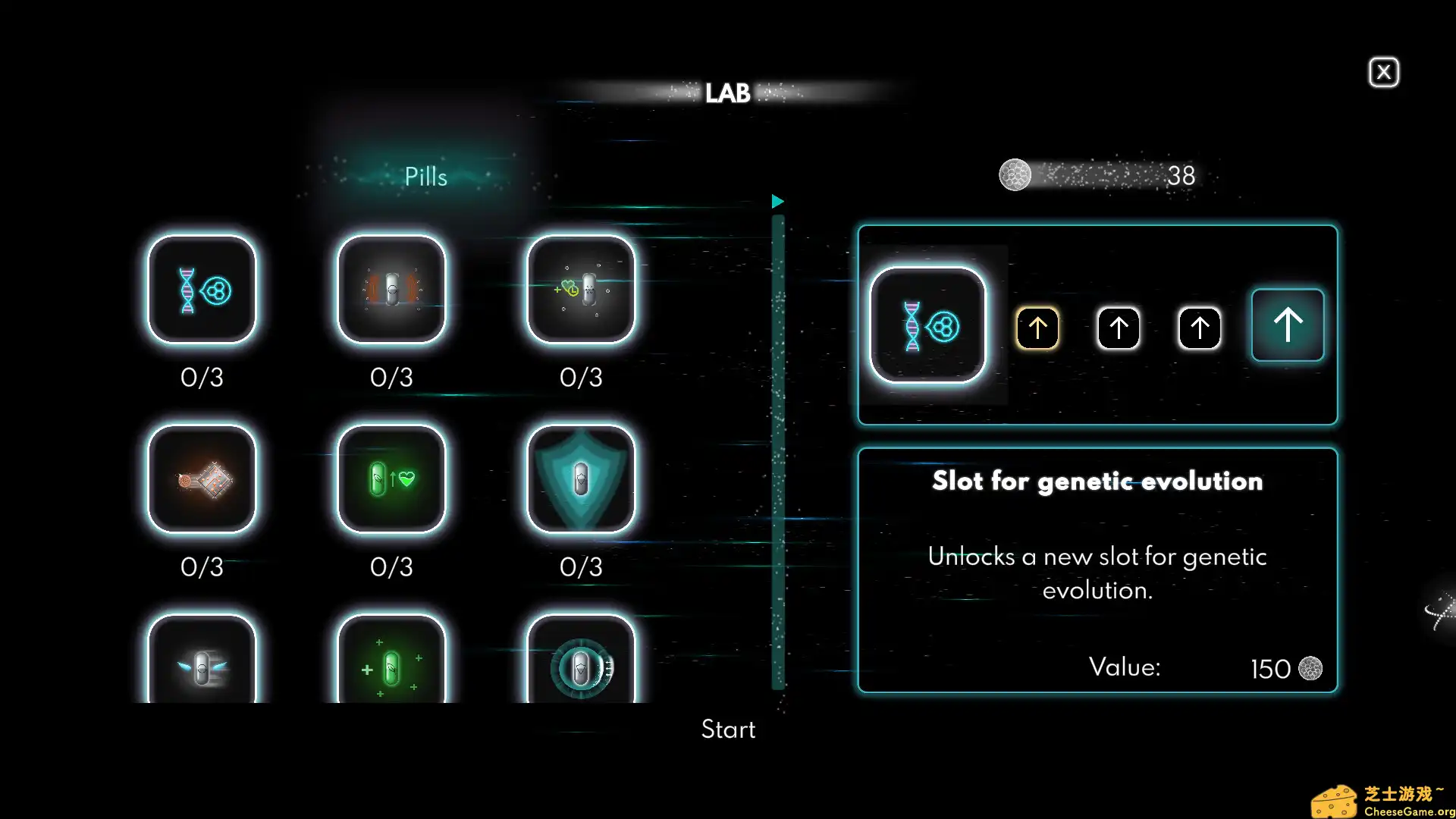The height and width of the screenshot is (819, 1456).
Task: Select the DNA slot icon in the right panel
Action: coord(927,325)
